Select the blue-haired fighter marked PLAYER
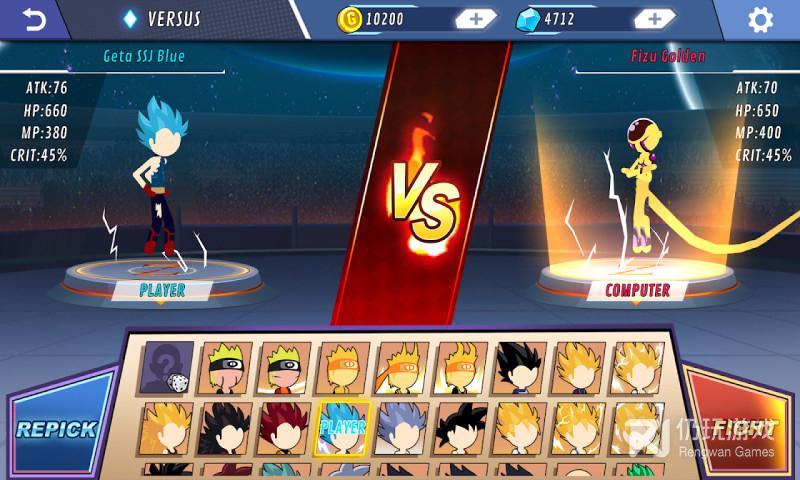The height and width of the screenshot is (480, 800). pyautogui.click(x=343, y=428)
